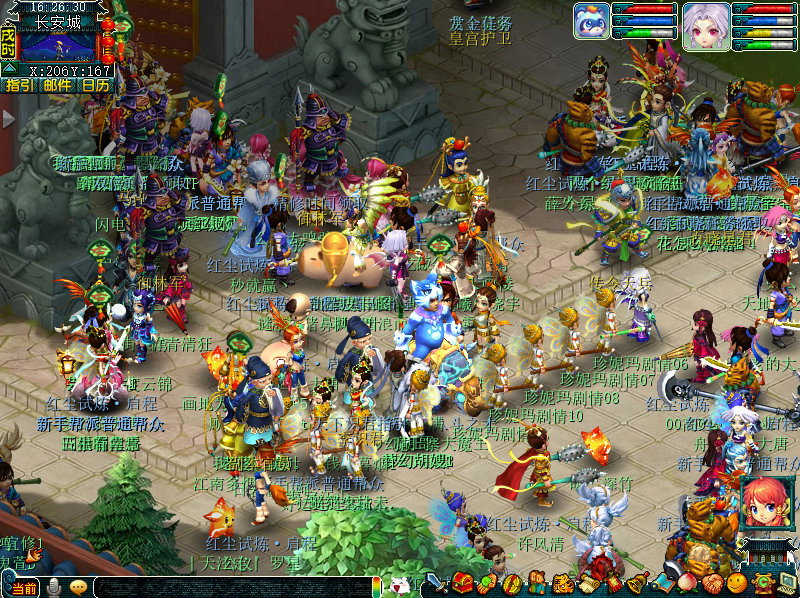Image resolution: width=800 pixels, height=598 pixels.
Task: Open the 指引 guide button
Action: point(19,85)
